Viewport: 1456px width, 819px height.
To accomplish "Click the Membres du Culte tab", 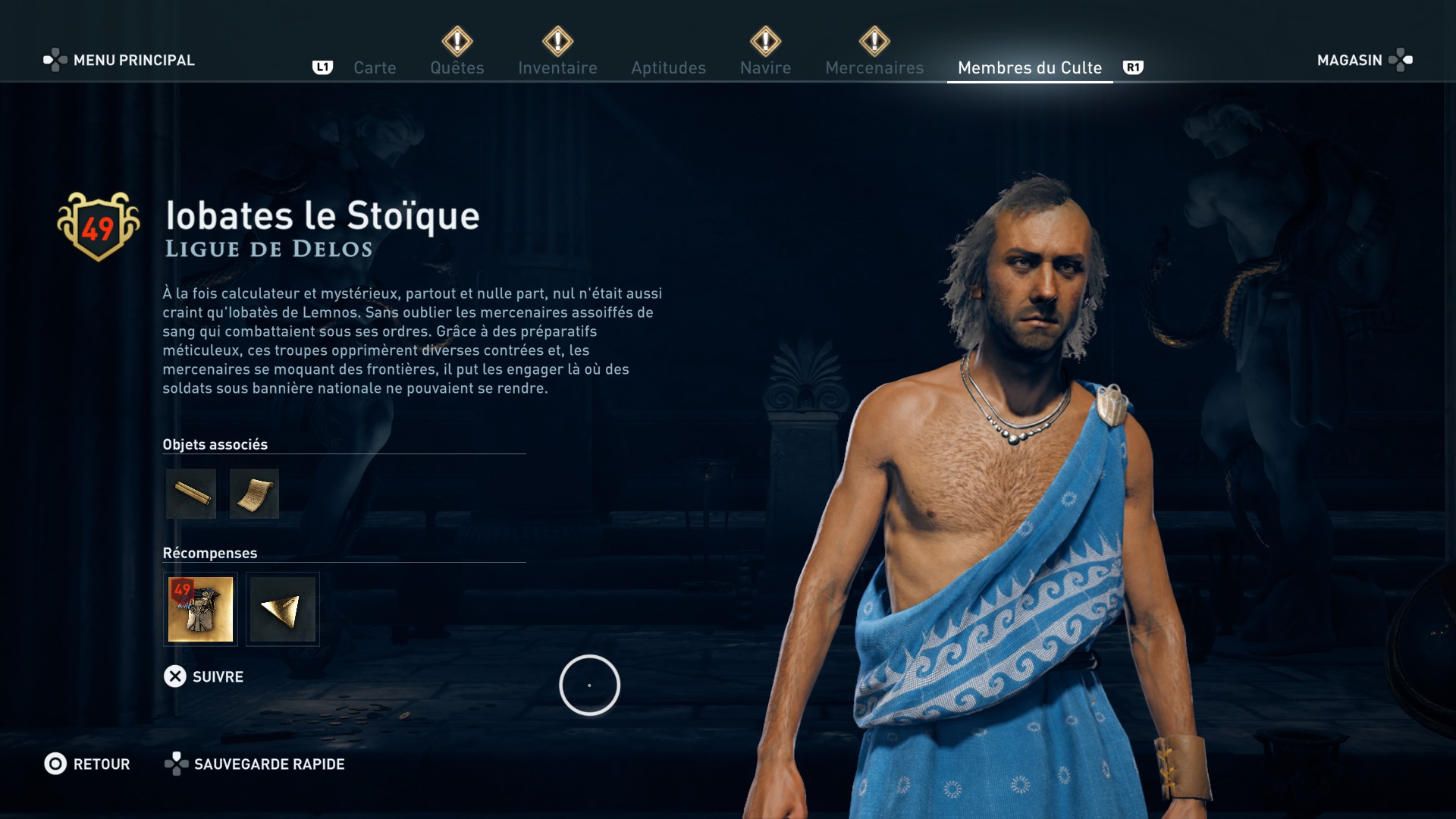I will (1029, 67).
